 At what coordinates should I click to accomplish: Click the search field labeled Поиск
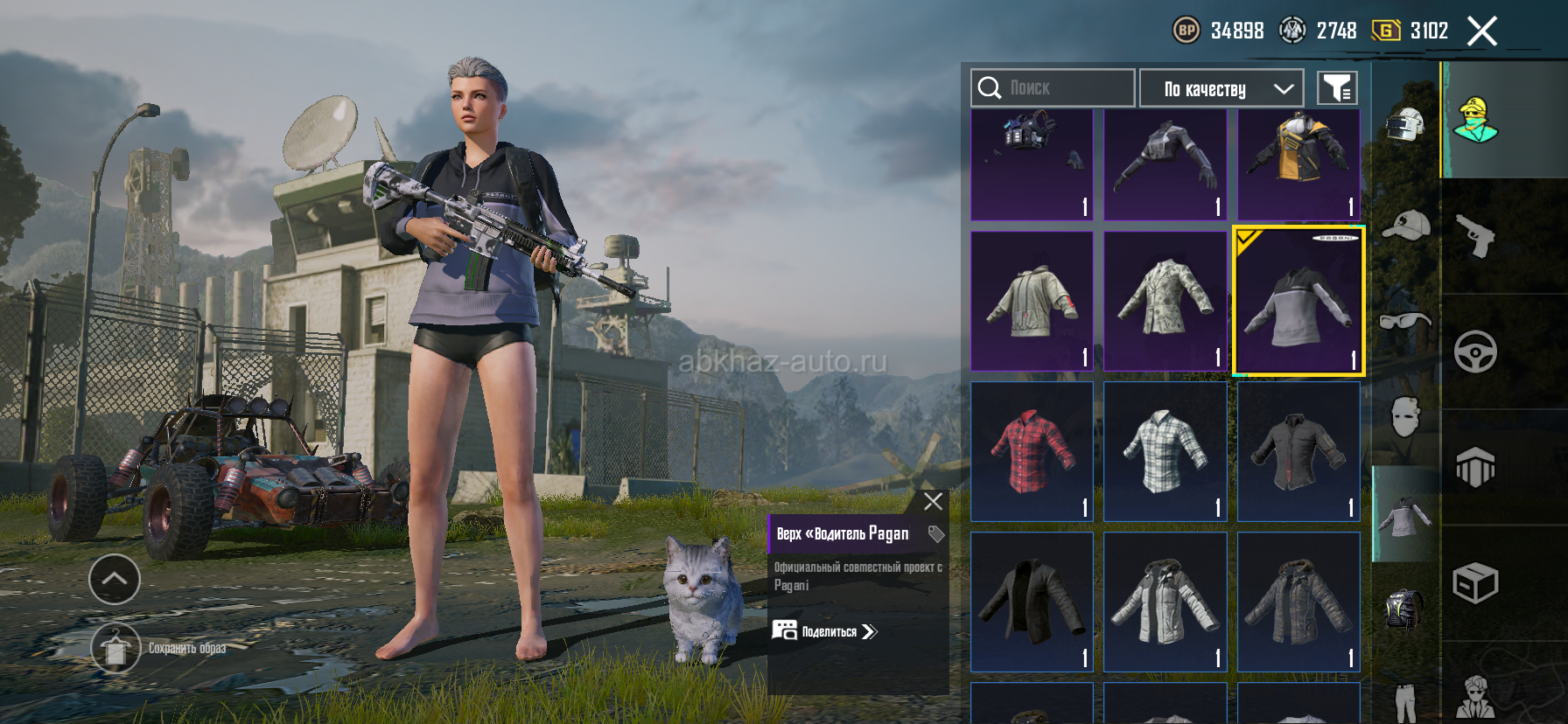point(1053,88)
